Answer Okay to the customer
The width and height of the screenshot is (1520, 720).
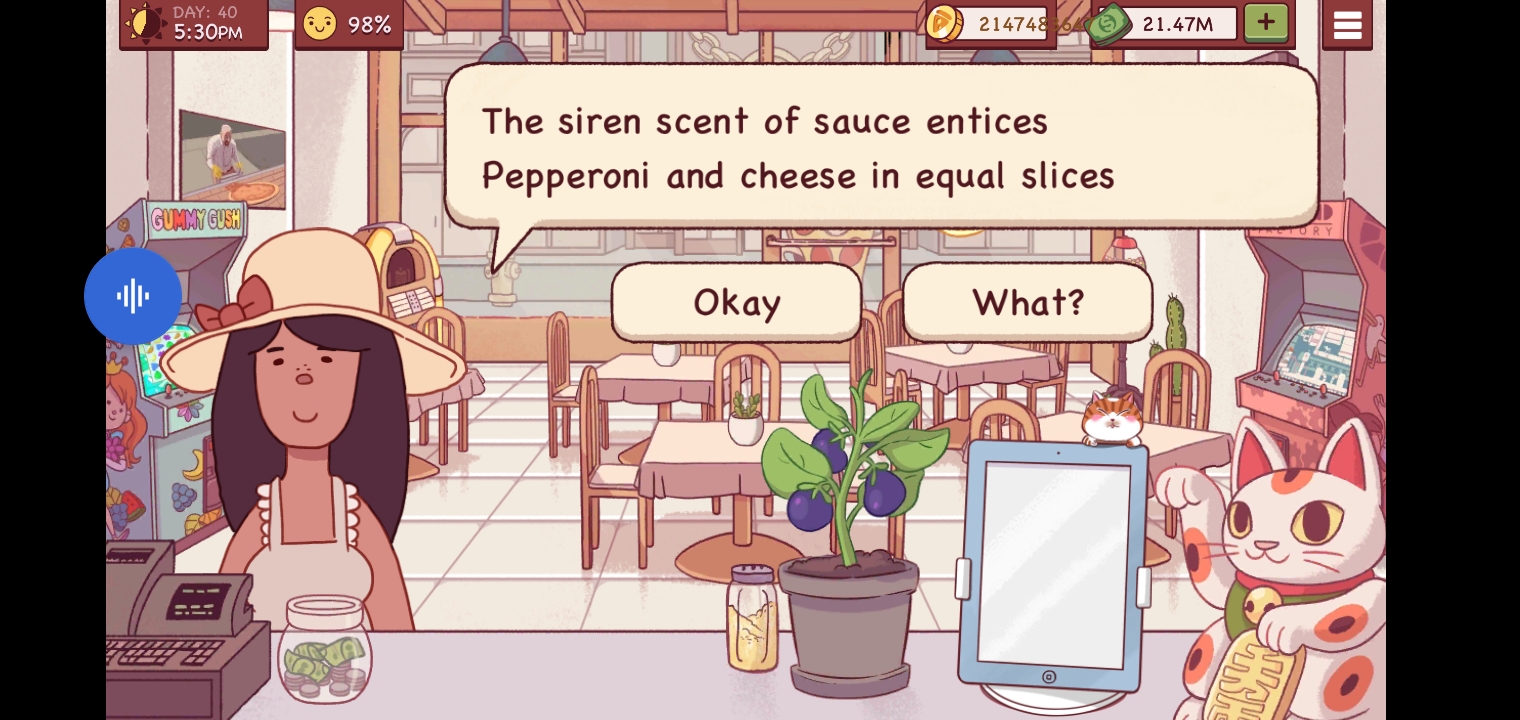click(736, 302)
